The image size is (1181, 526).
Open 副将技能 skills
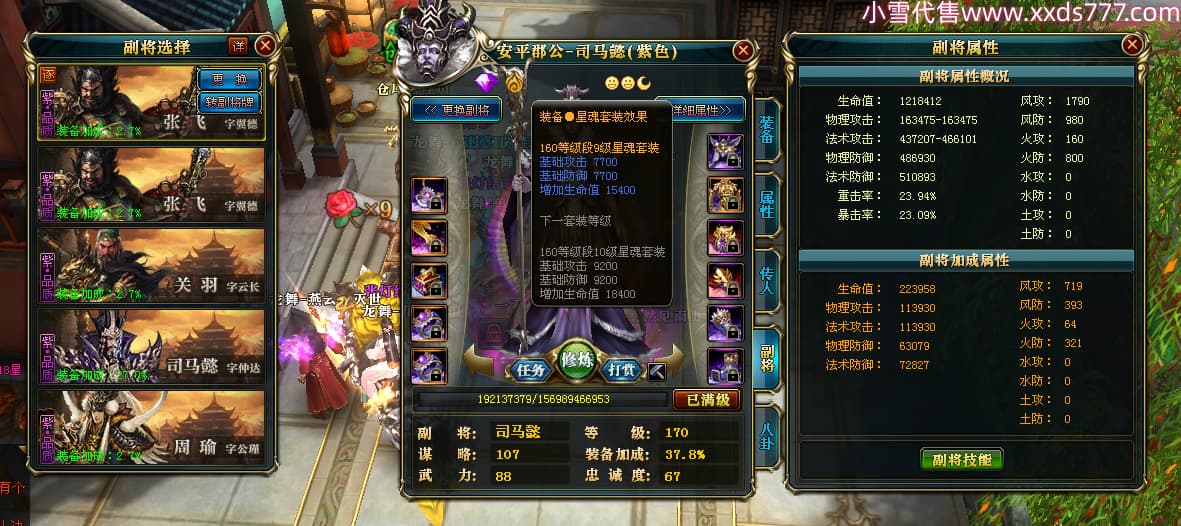[x=961, y=459]
